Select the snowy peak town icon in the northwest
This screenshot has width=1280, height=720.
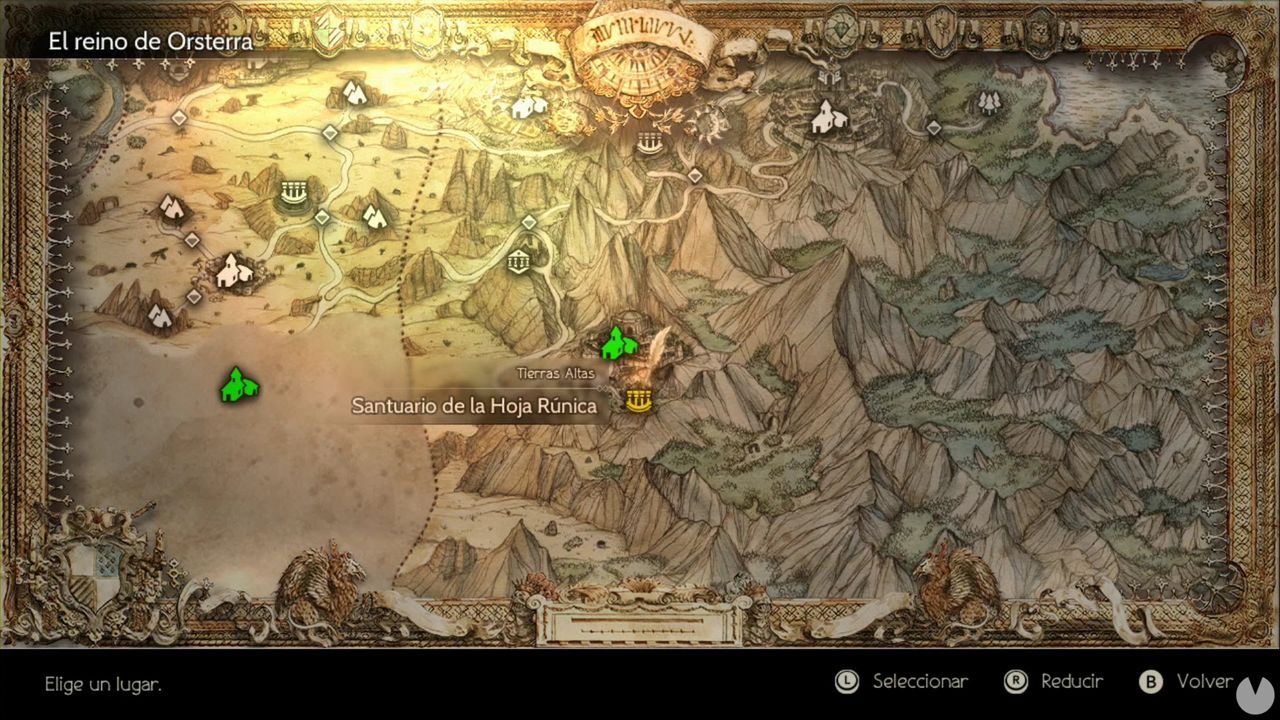point(355,93)
